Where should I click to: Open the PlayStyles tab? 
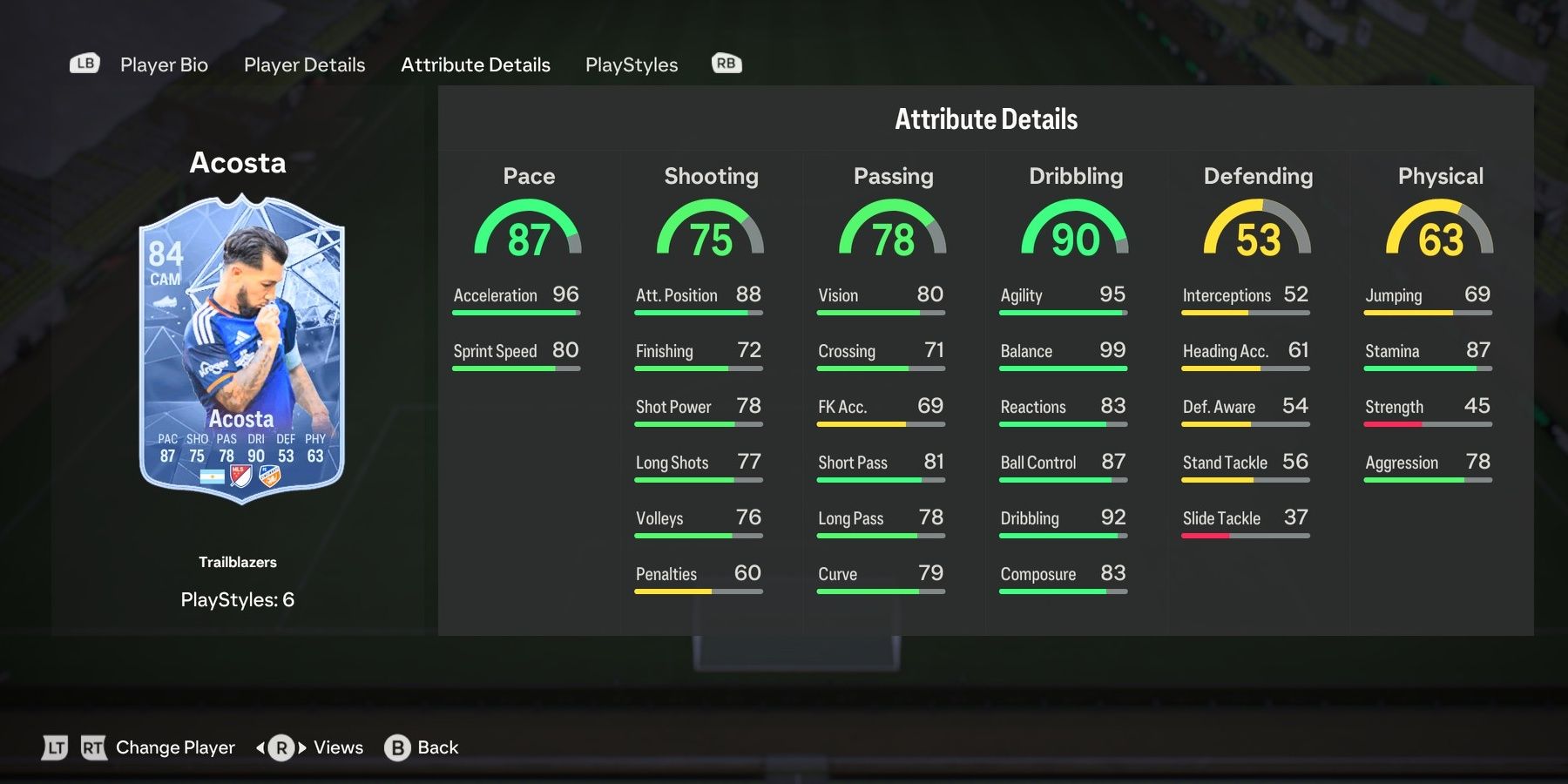632,64
